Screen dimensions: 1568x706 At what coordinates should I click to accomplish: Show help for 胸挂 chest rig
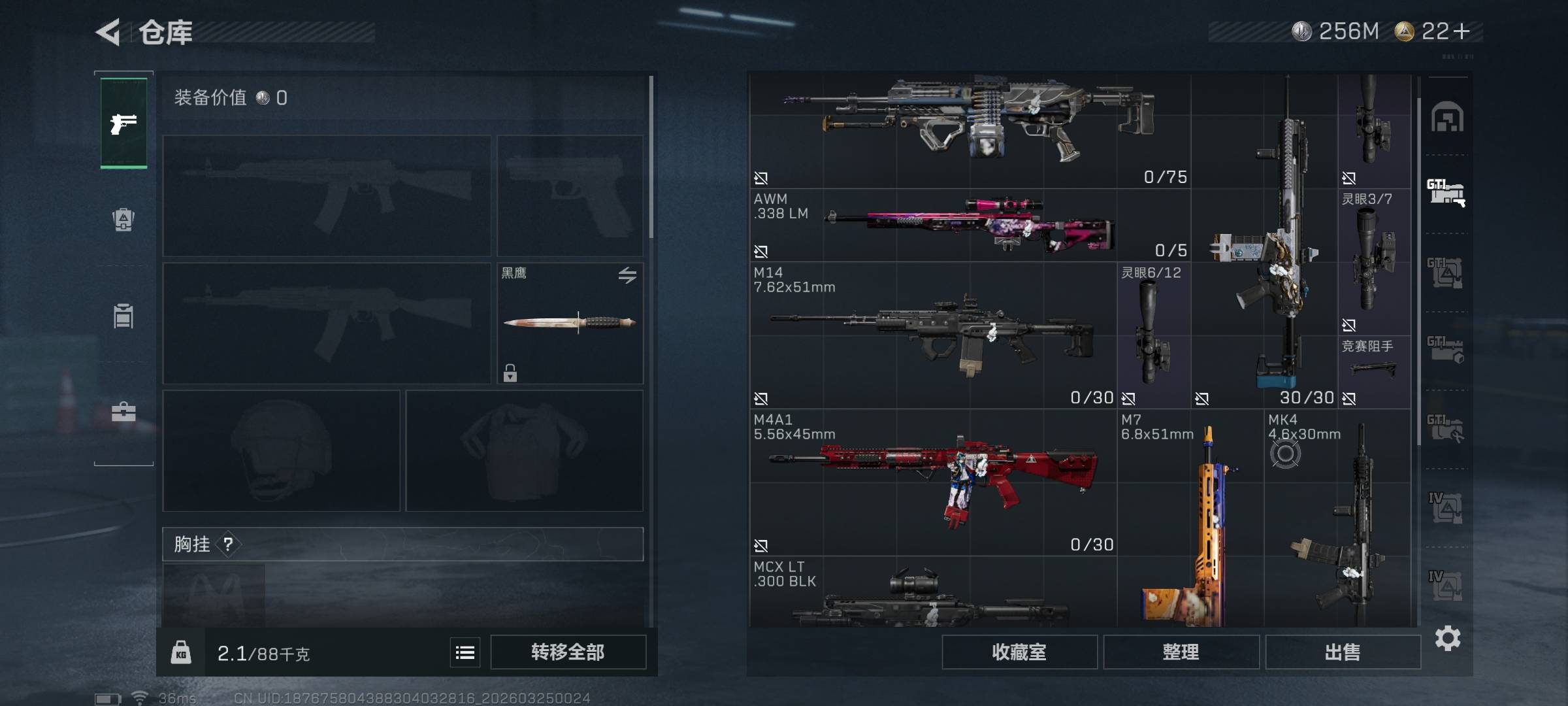tap(228, 544)
